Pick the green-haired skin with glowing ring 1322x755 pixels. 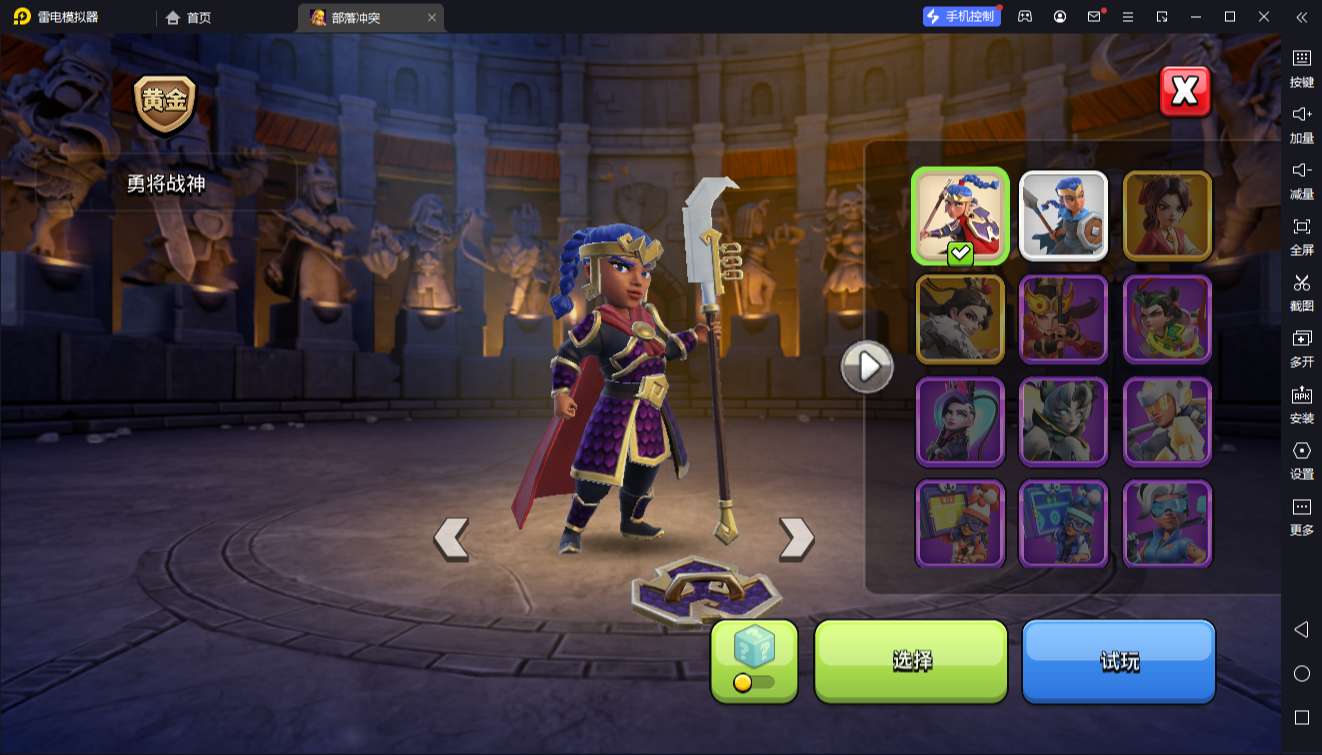[1167, 319]
